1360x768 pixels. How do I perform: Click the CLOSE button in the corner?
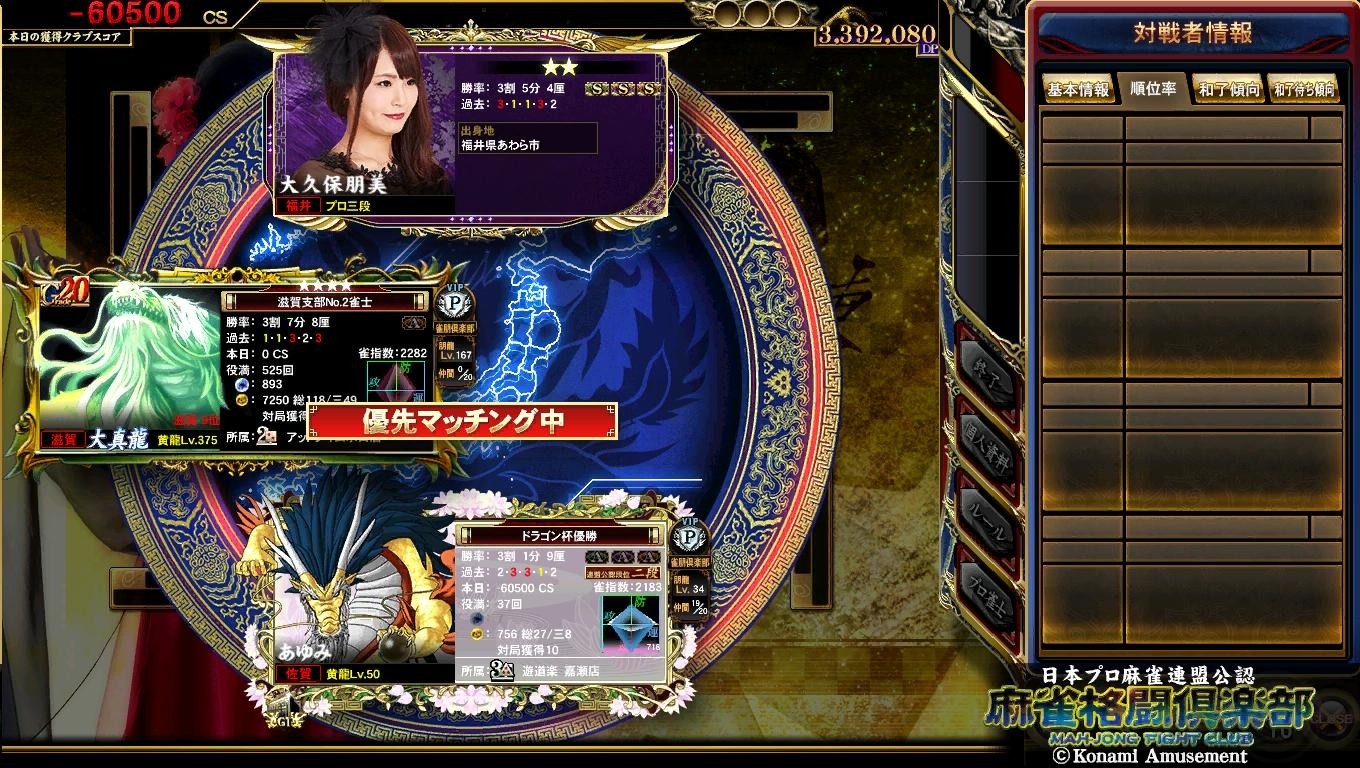point(1333,717)
